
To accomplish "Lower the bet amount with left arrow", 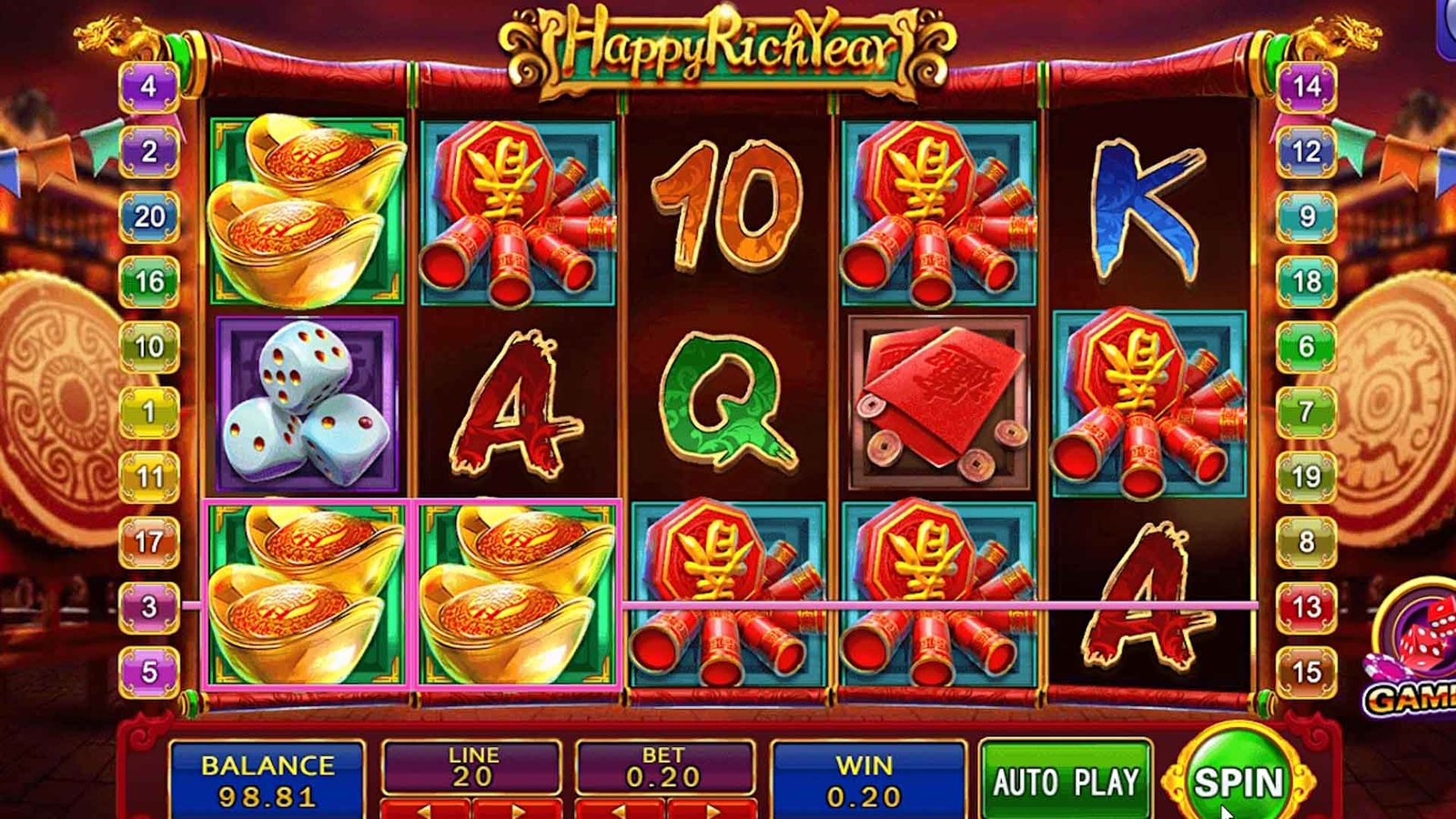I will 620,809.
